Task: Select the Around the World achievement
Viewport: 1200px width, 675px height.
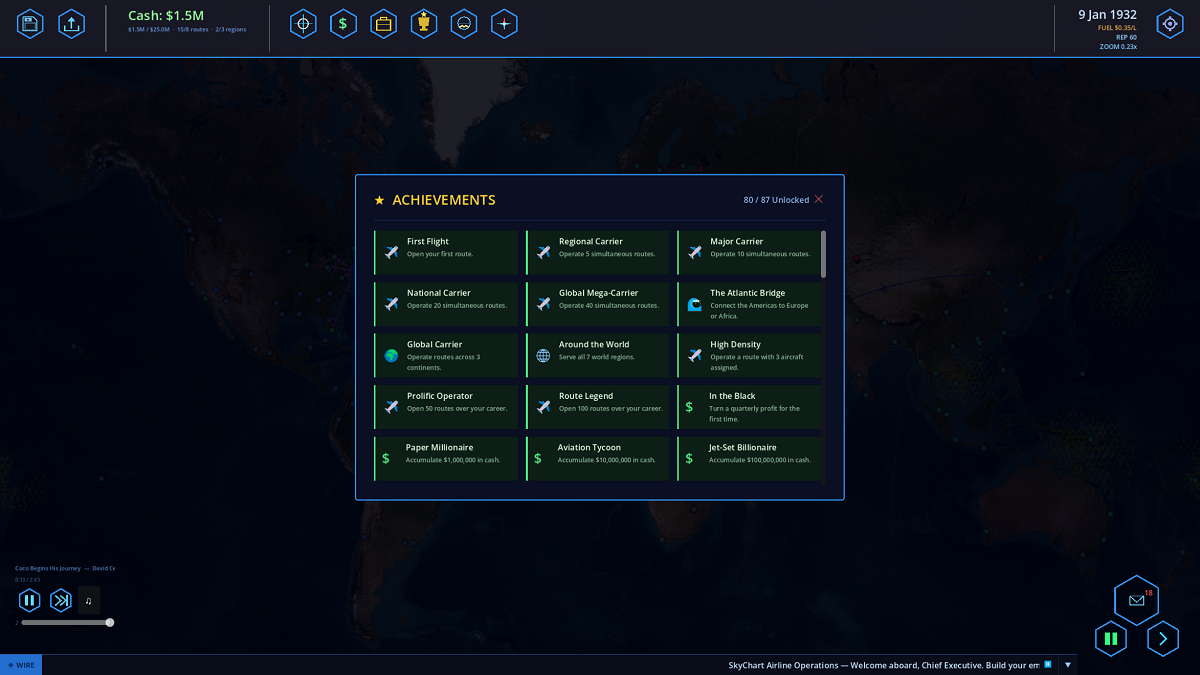Action: [x=599, y=355]
